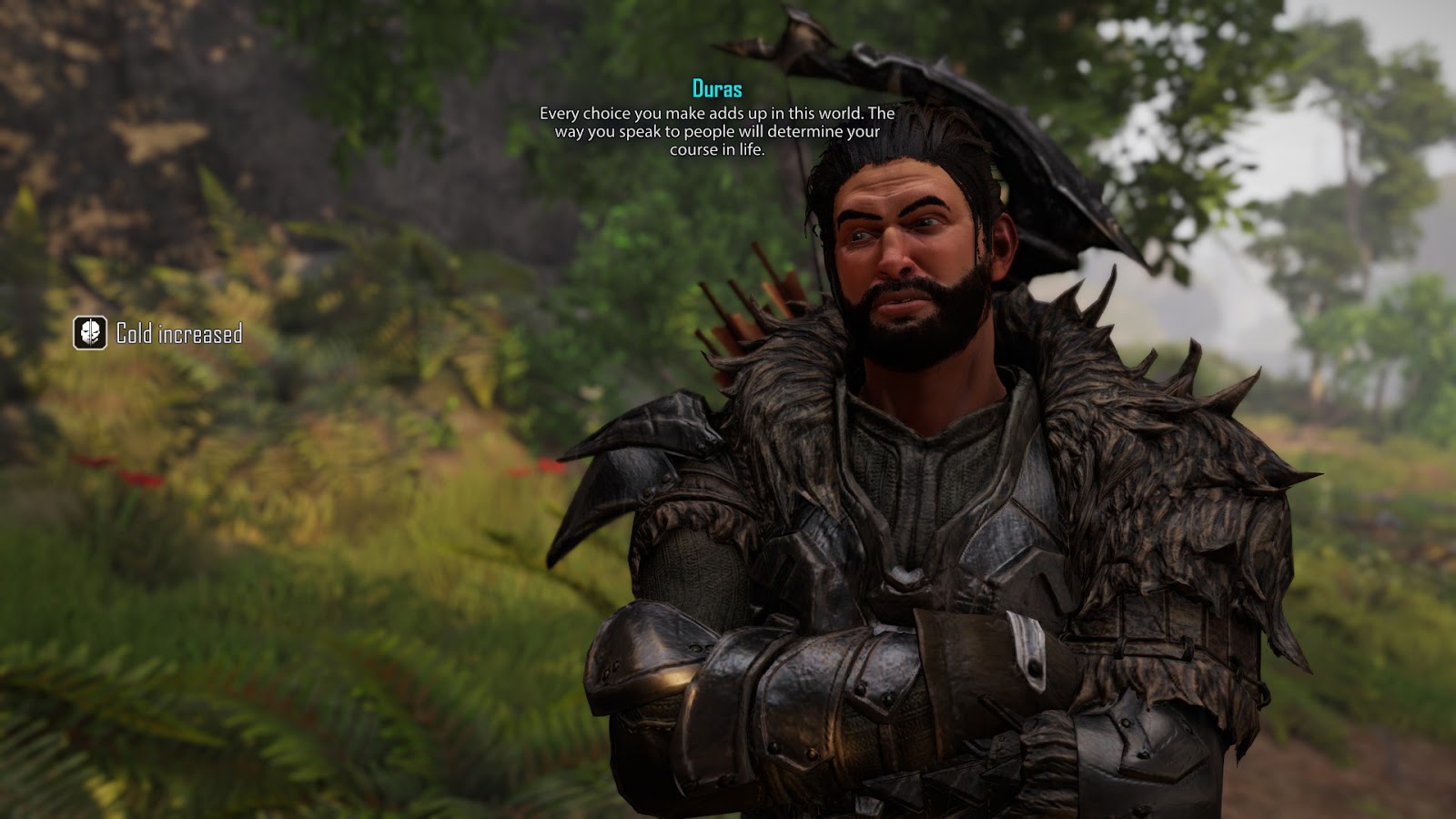Collapse the speaker name header
The image size is (1456, 819).
point(715,90)
